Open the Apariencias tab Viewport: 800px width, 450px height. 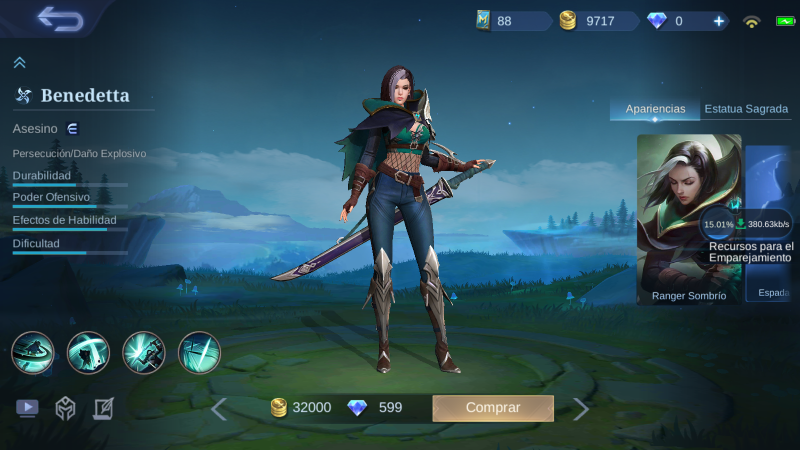pos(655,109)
